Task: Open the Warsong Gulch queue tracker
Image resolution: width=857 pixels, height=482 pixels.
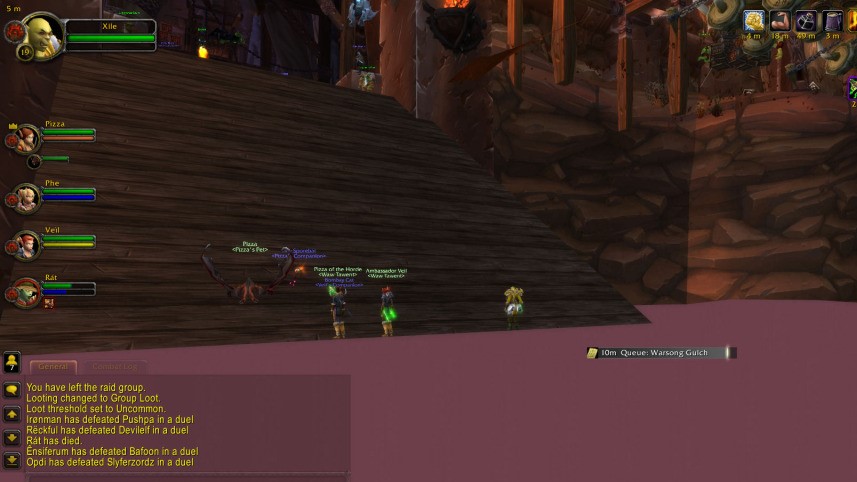Action: (x=660, y=353)
